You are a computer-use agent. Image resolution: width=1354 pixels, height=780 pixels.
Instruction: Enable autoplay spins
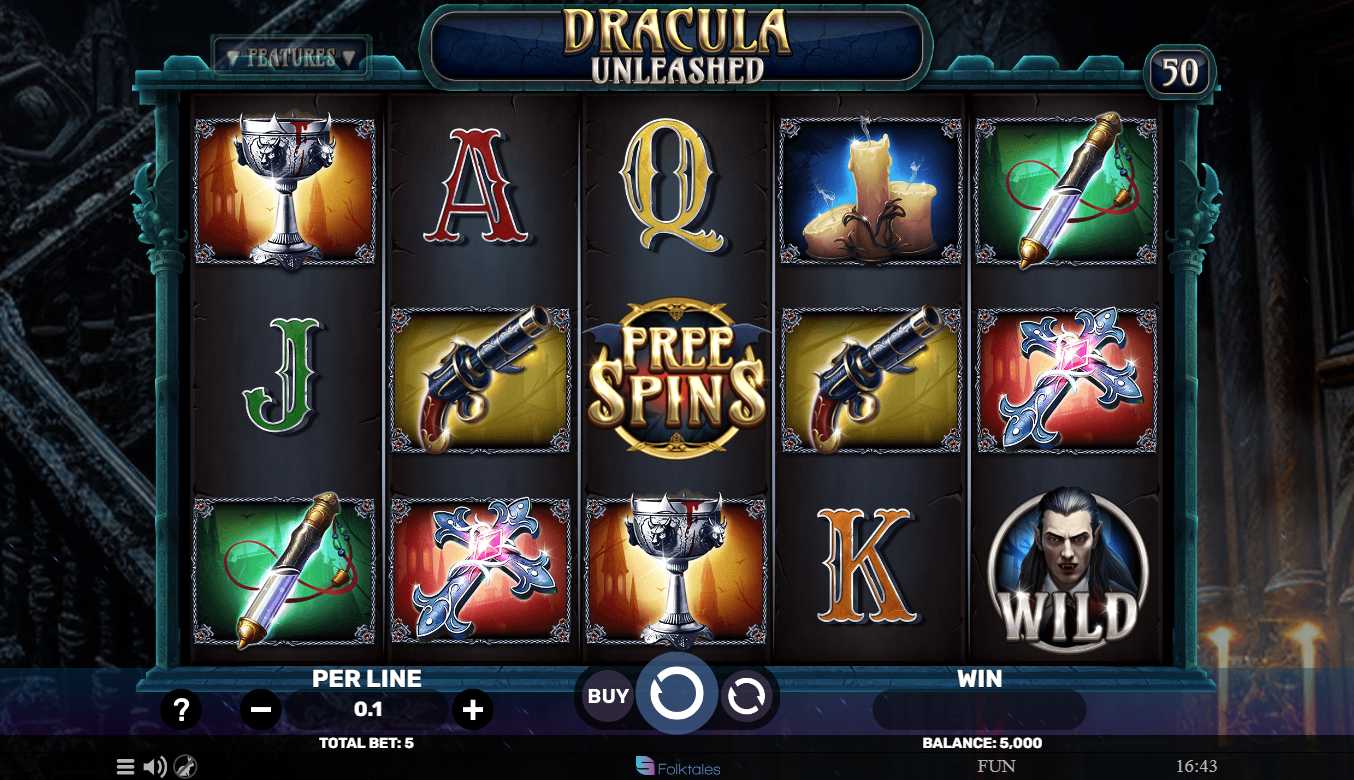click(745, 696)
